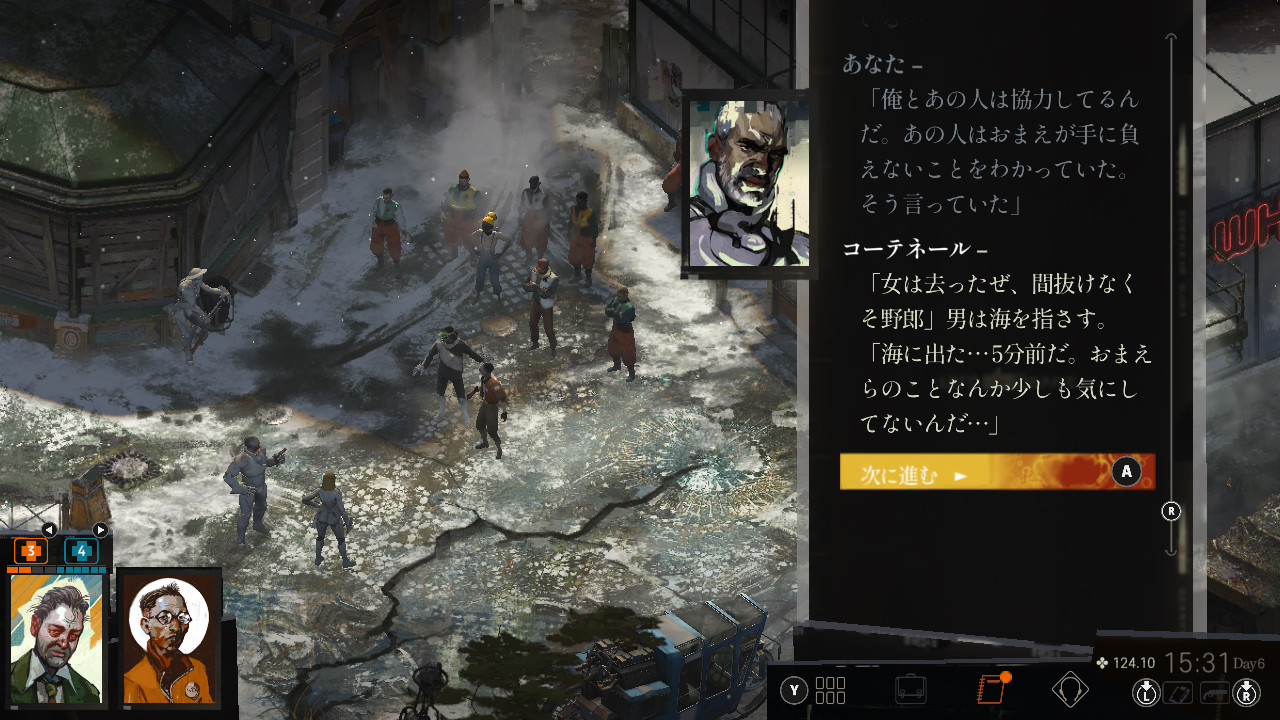Use the orange health heal cross
Screen dimensions: 1280x720
[30, 550]
